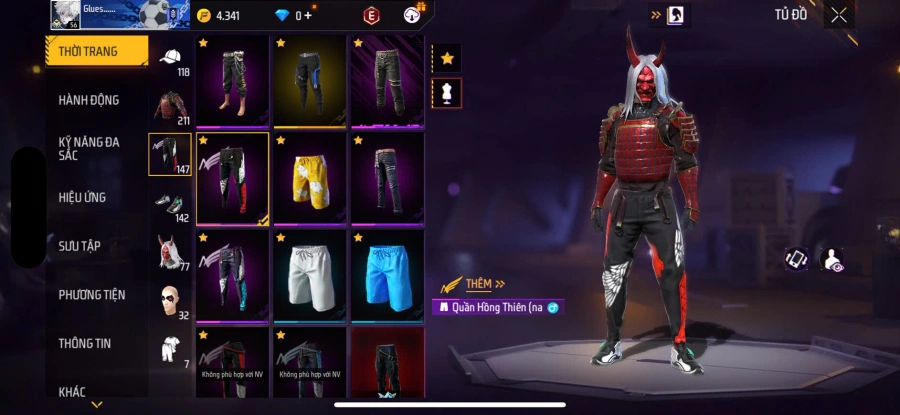Open the red mask subcategory showing 77
Viewport: 900px width, 415px height.
click(170, 252)
